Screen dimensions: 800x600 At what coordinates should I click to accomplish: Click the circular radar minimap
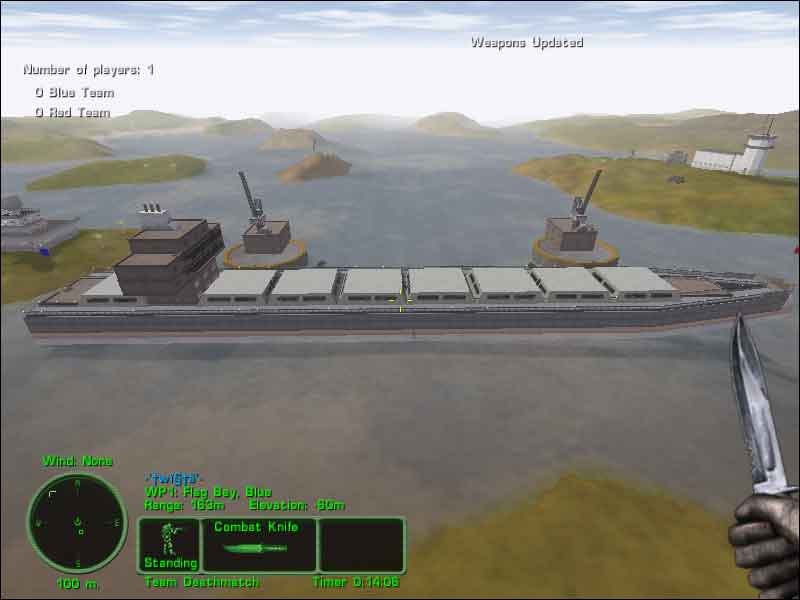(77, 523)
